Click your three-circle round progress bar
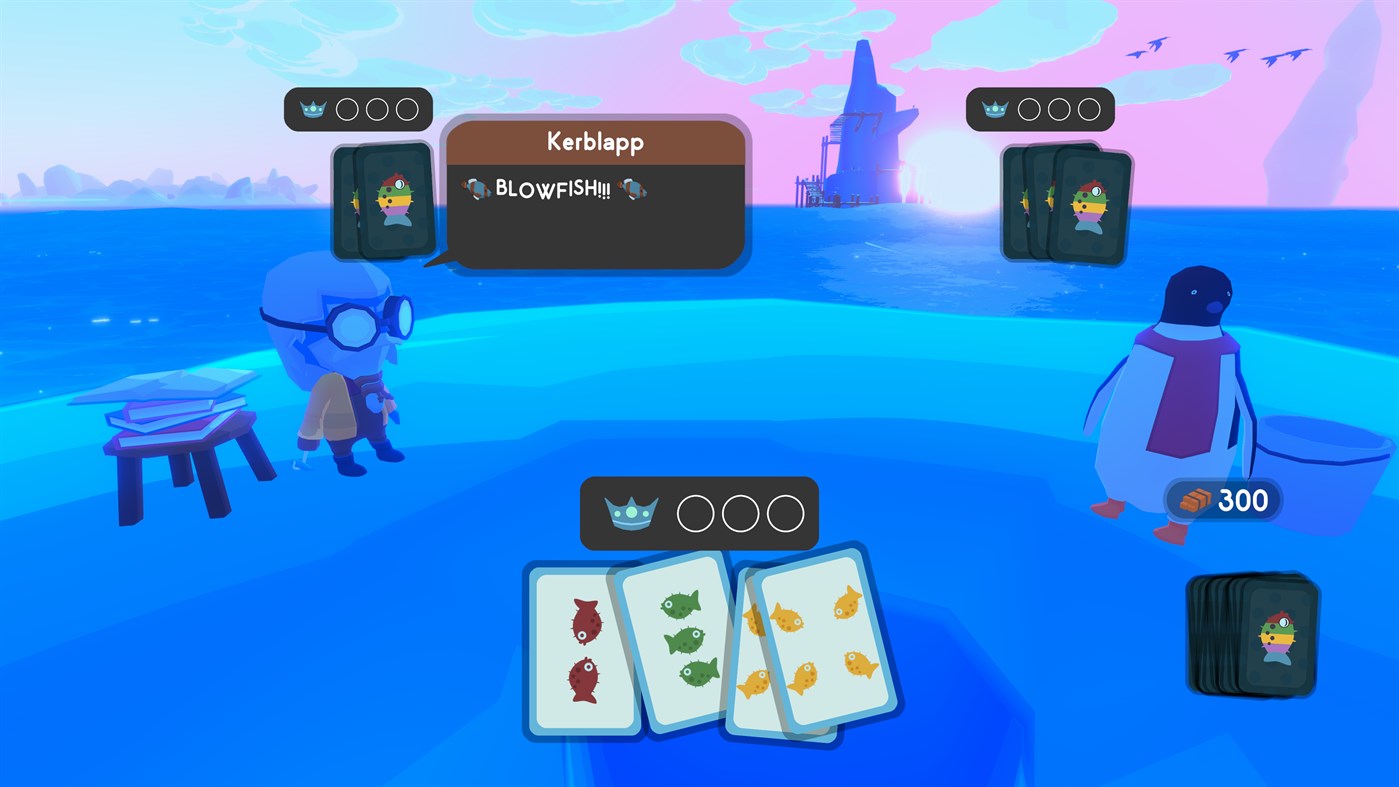1399x787 pixels. pos(738,512)
